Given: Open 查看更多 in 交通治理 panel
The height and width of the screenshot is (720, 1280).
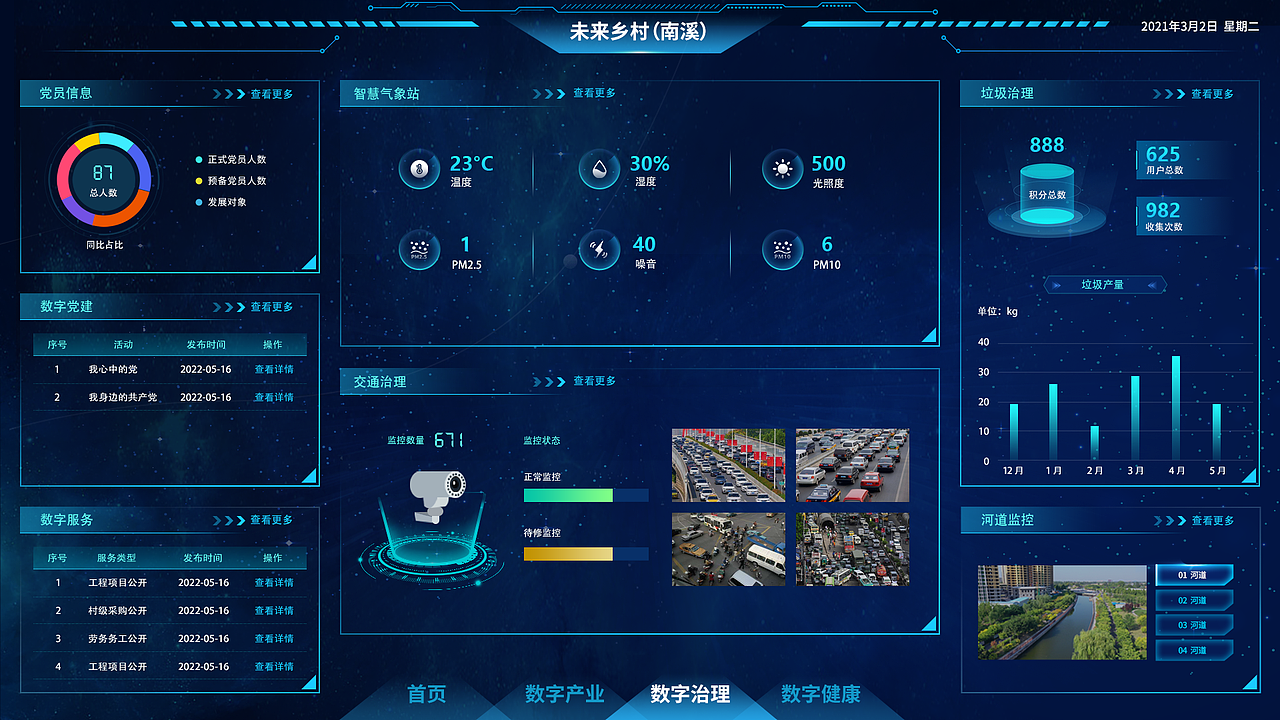Looking at the screenshot, I should click(x=593, y=381).
